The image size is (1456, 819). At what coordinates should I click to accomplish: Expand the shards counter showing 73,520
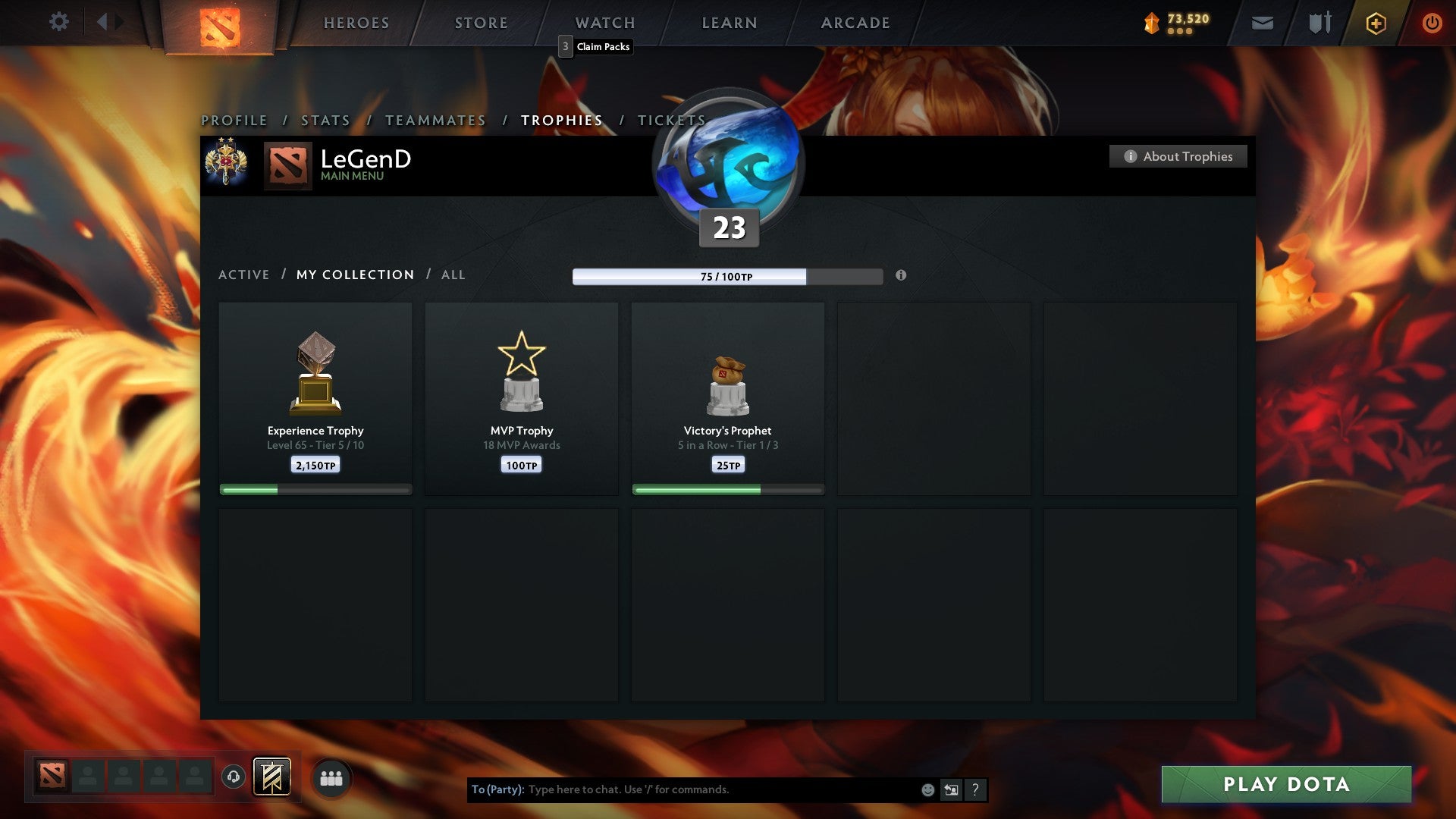[x=1180, y=23]
